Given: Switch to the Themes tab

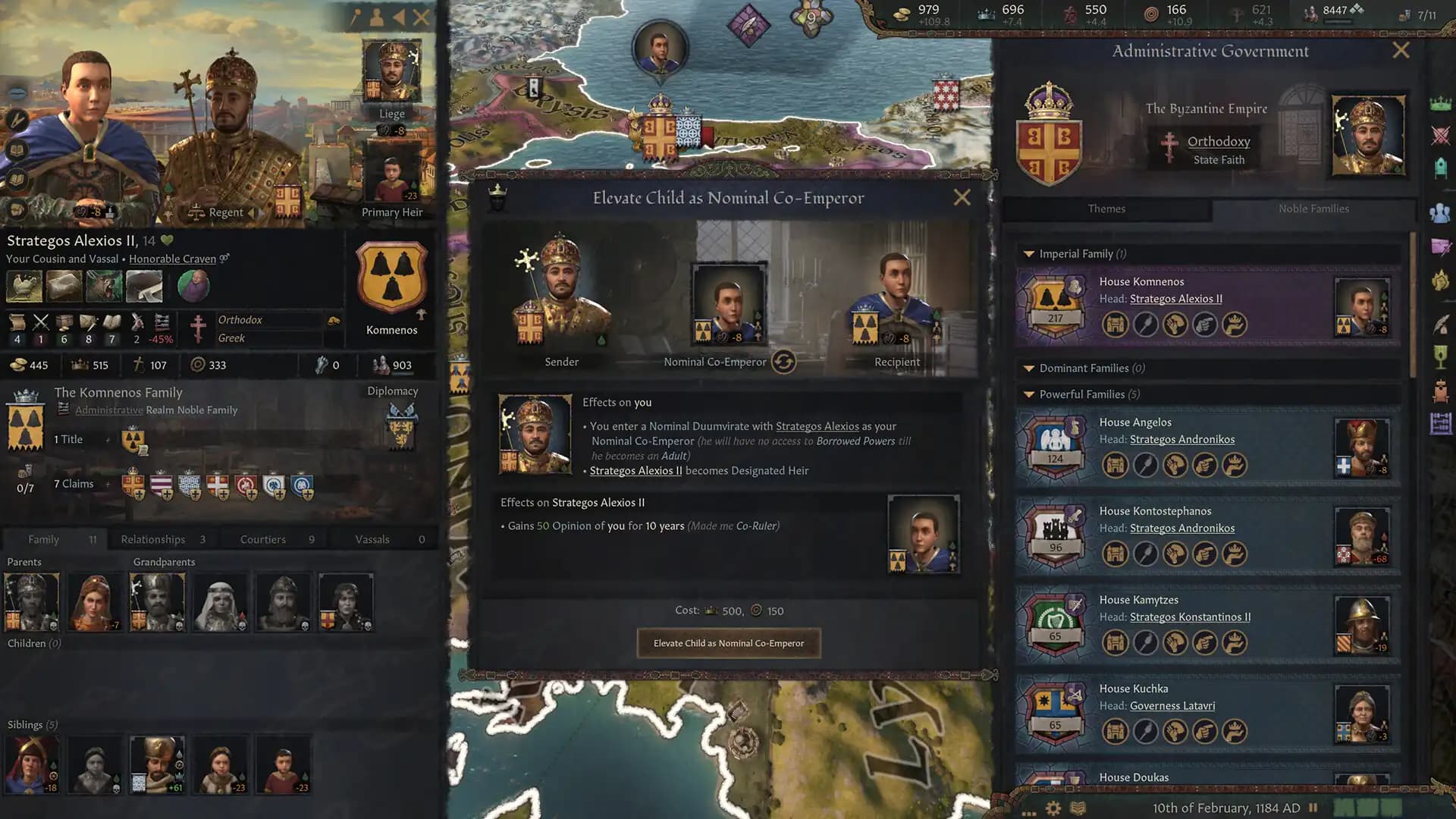Looking at the screenshot, I should pyautogui.click(x=1106, y=209).
